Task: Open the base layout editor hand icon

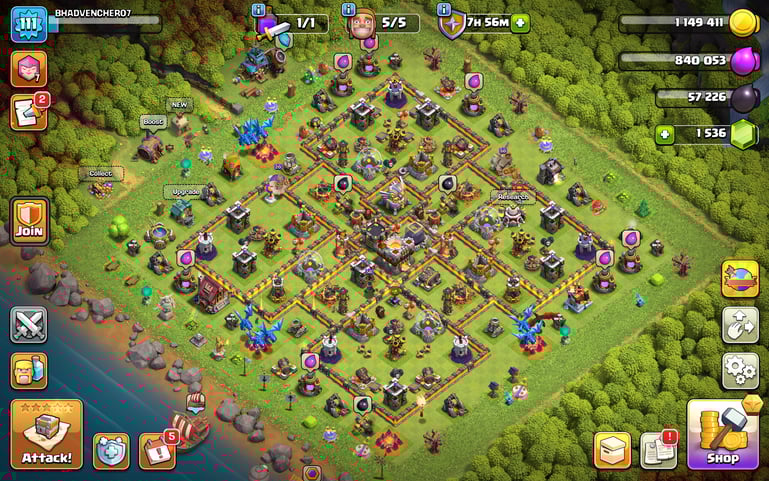Action: click(x=740, y=325)
